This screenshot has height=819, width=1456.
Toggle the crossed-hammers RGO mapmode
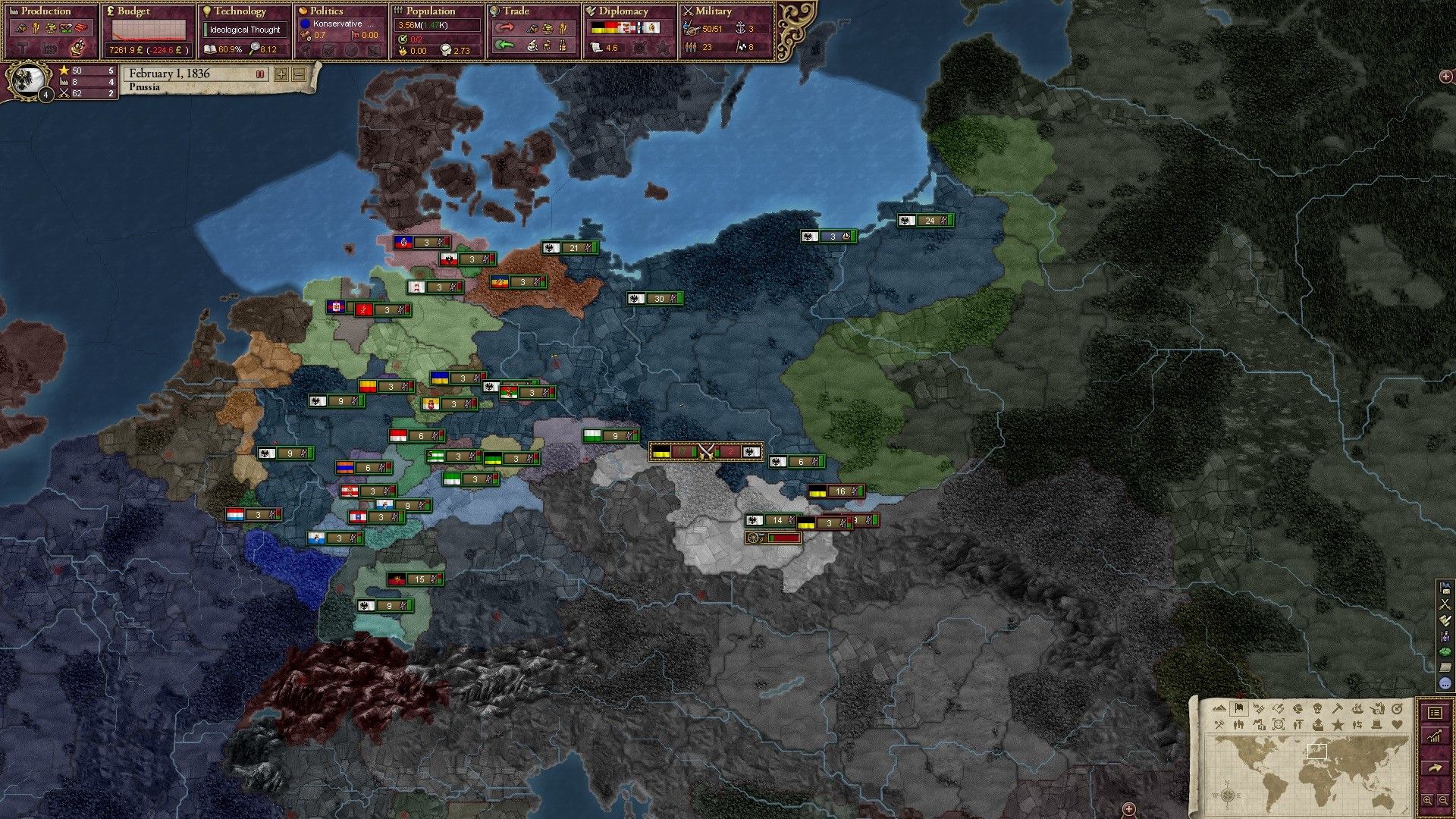pyautogui.click(x=1219, y=725)
